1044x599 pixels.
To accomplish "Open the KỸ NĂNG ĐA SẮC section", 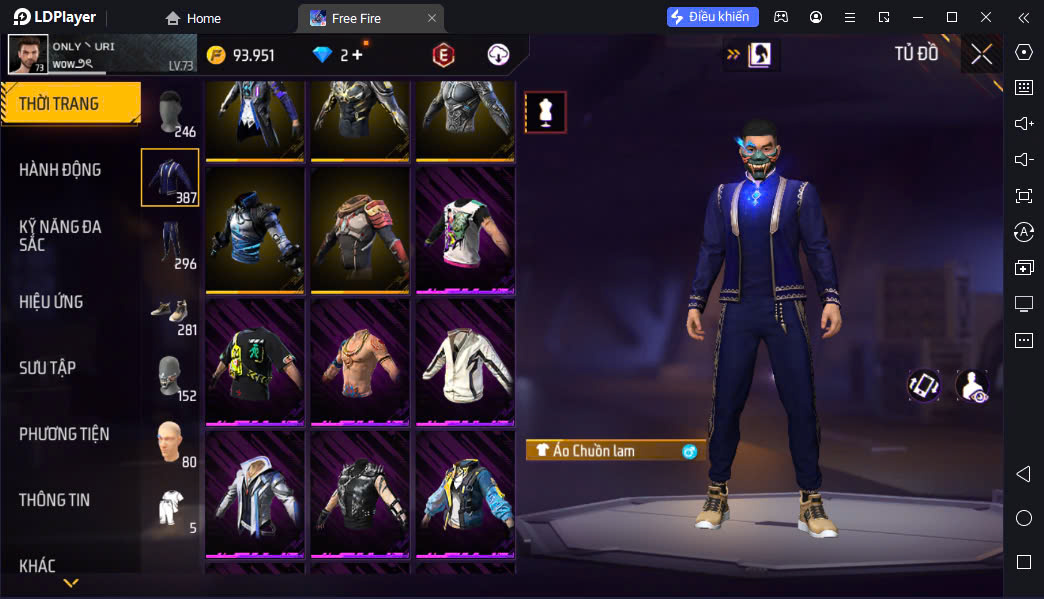I will (60, 236).
